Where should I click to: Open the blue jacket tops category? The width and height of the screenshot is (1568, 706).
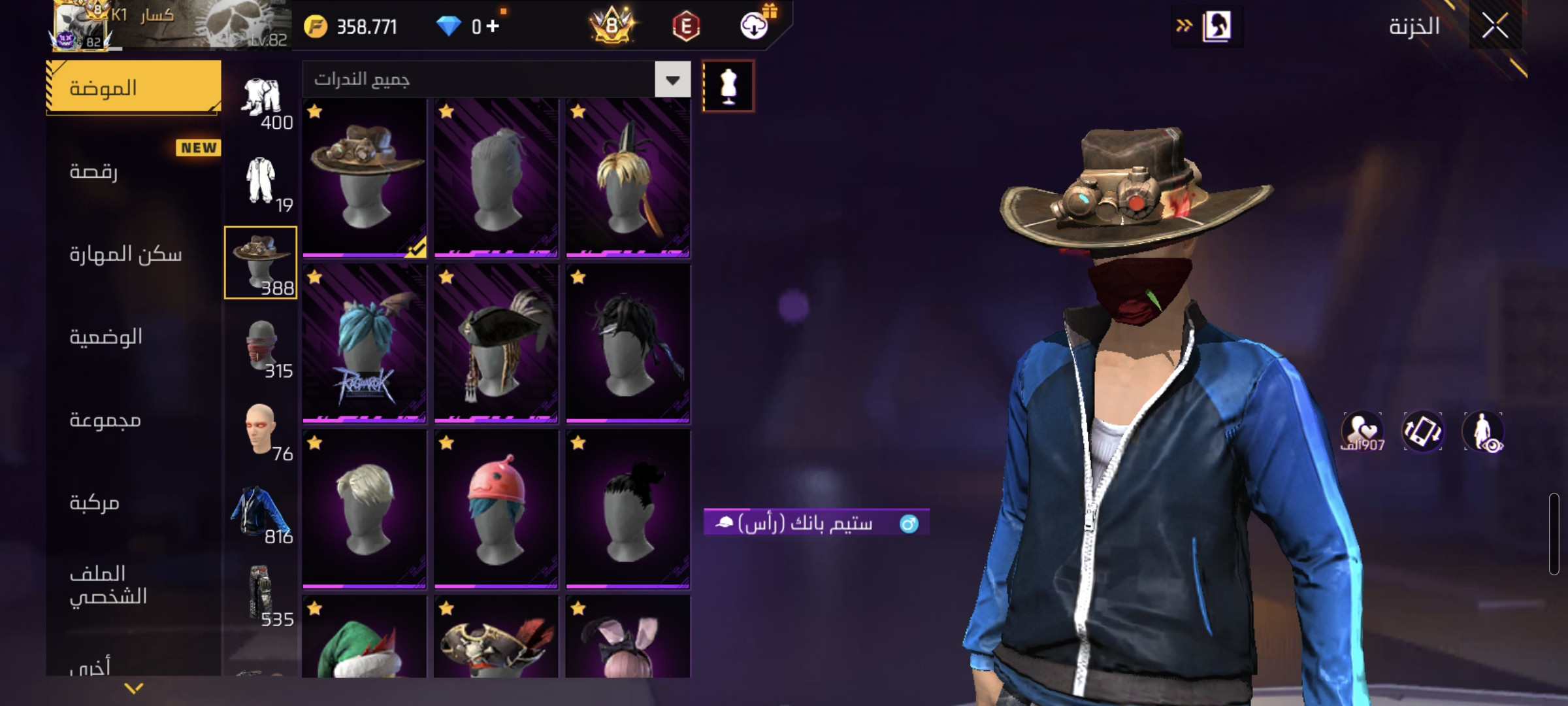(x=261, y=513)
